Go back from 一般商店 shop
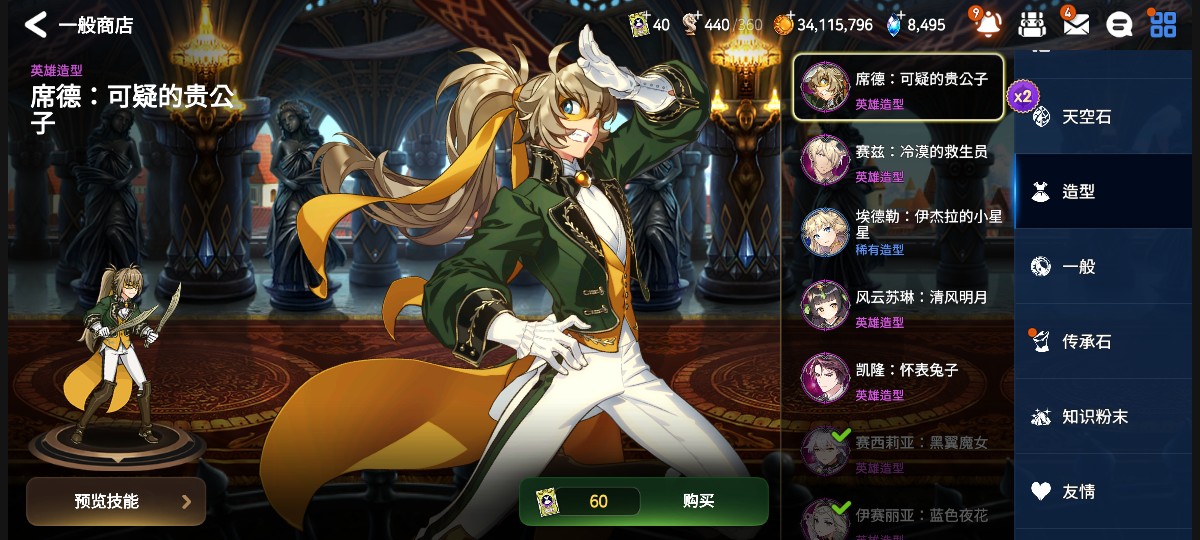 pyautogui.click(x=36, y=25)
